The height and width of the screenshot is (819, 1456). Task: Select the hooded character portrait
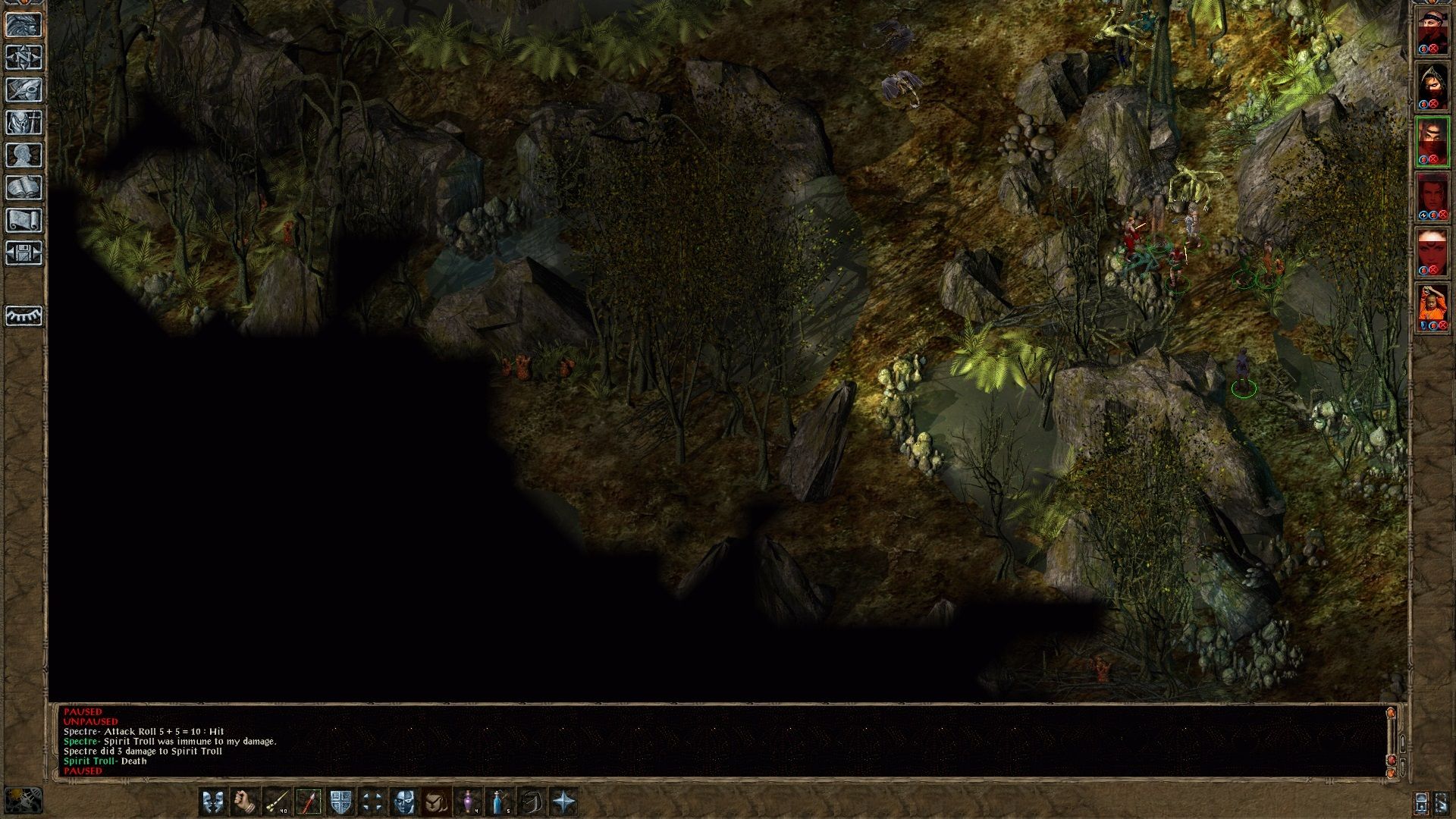[1432, 86]
